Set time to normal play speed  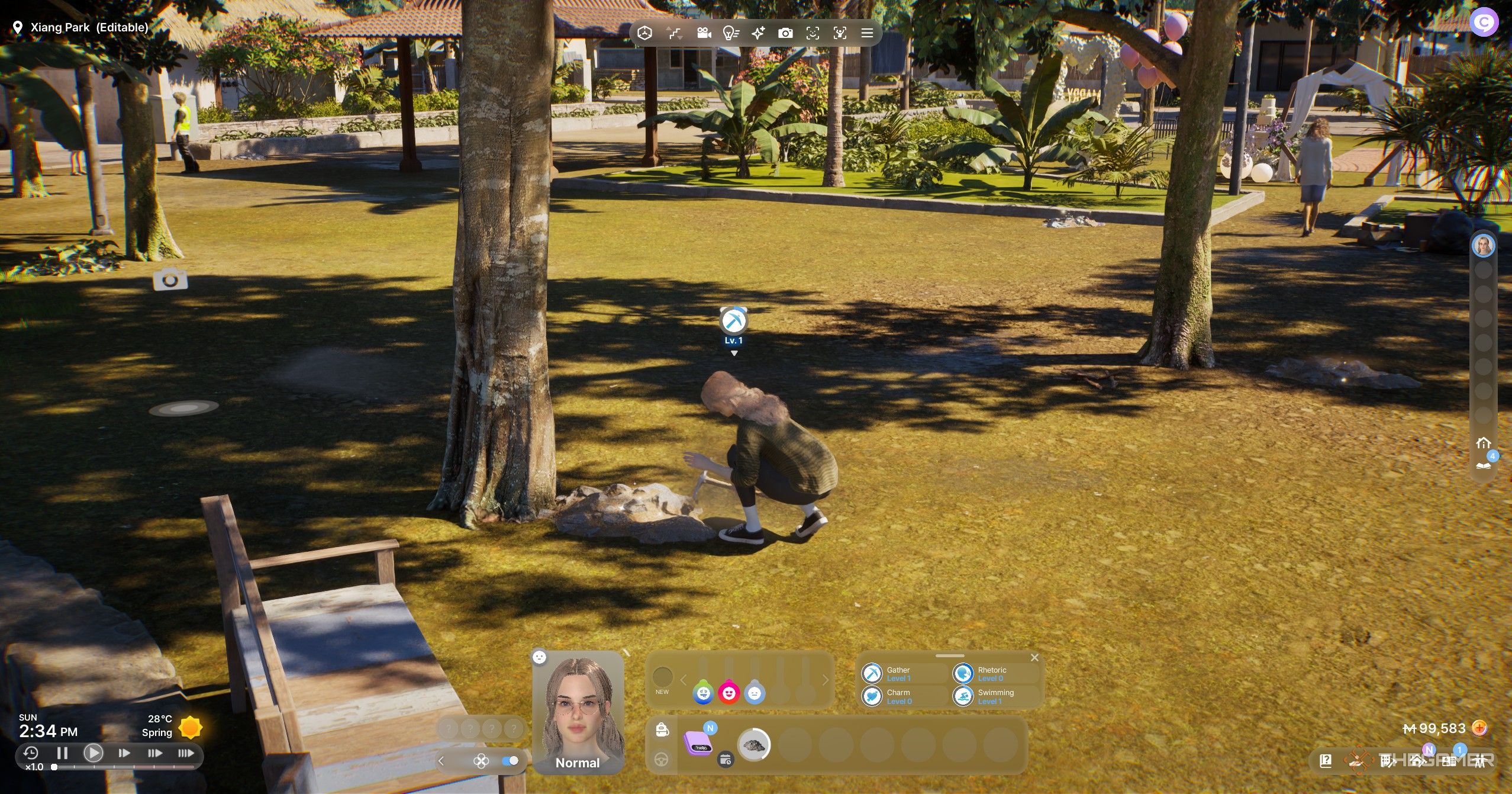93,753
